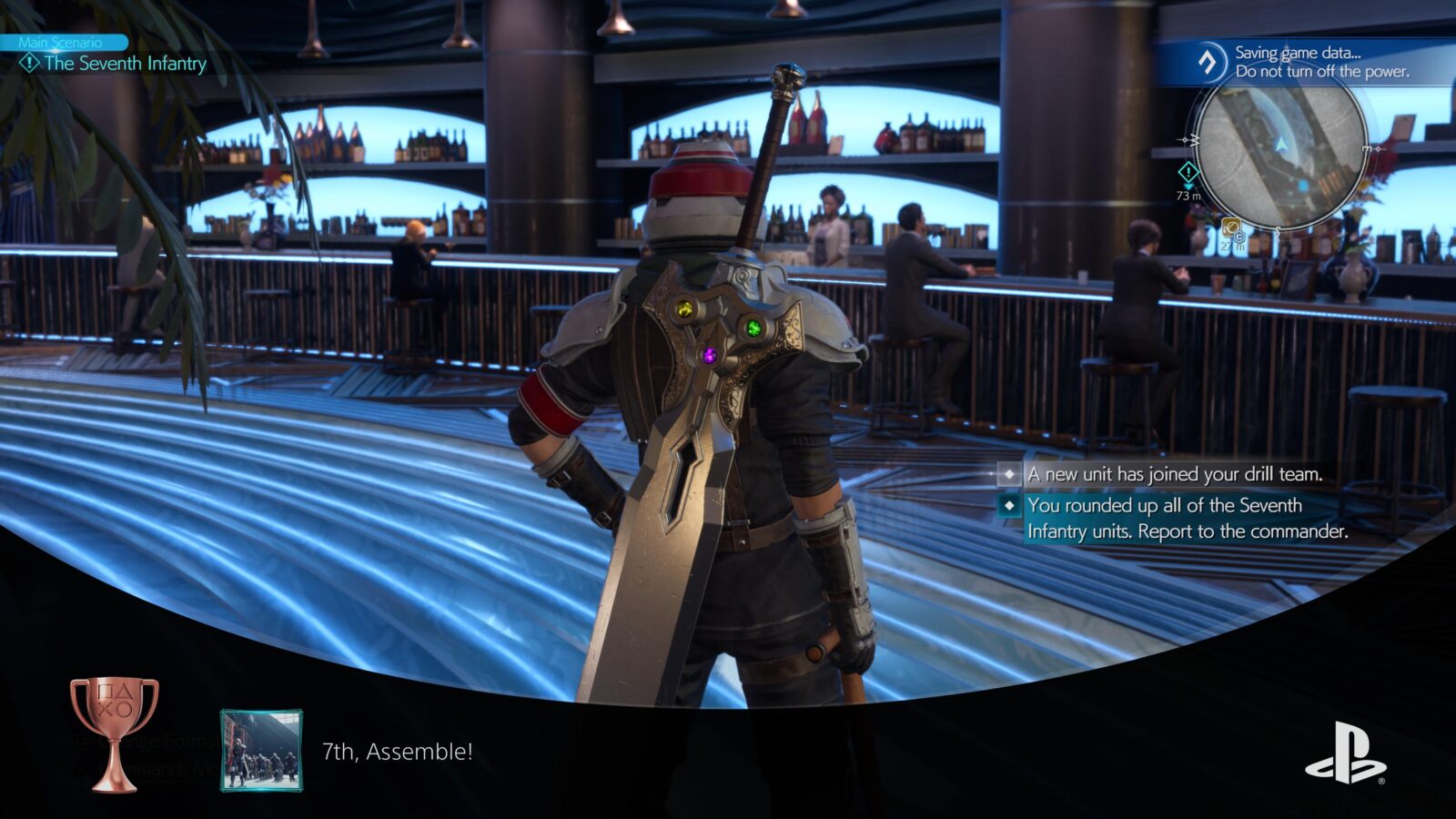Toggle the X button prompt beside Commands Menu
This screenshot has height=819, width=1456.
pyautogui.click(x=83, y=769)
